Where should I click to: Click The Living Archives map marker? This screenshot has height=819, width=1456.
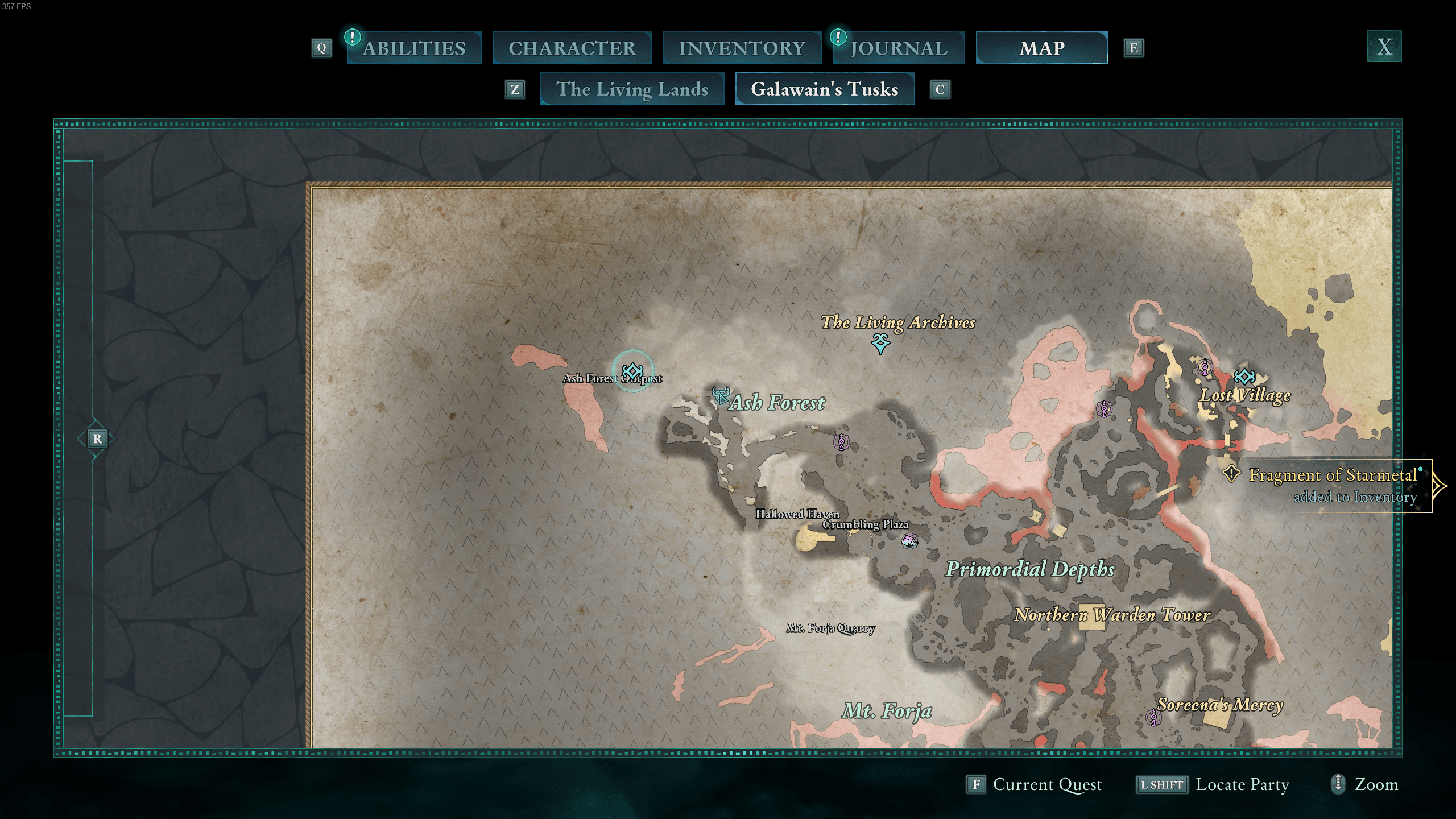pyautogui.click(x=880, y=343)
